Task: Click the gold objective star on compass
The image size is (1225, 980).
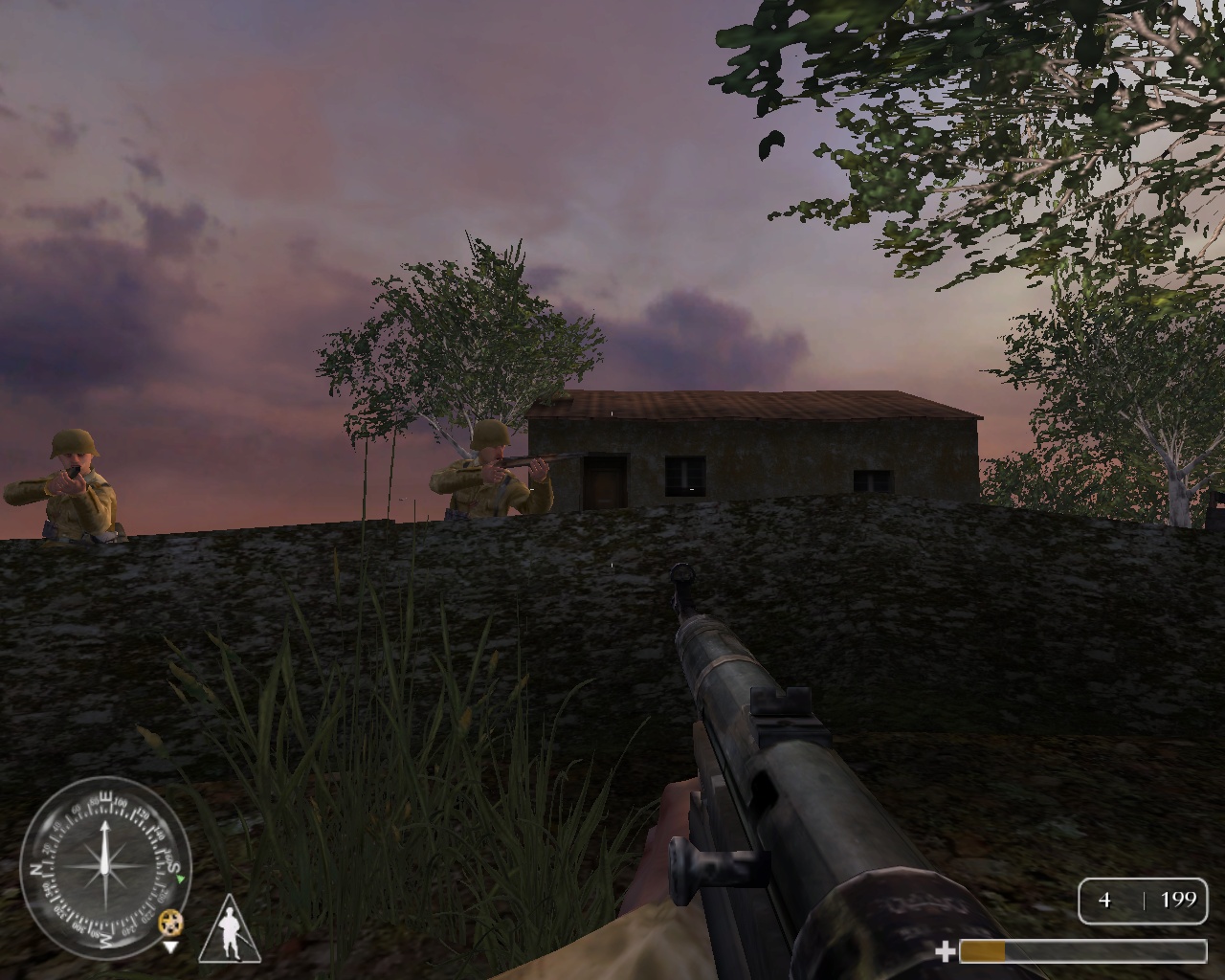Action: click(x=171, y=923)
